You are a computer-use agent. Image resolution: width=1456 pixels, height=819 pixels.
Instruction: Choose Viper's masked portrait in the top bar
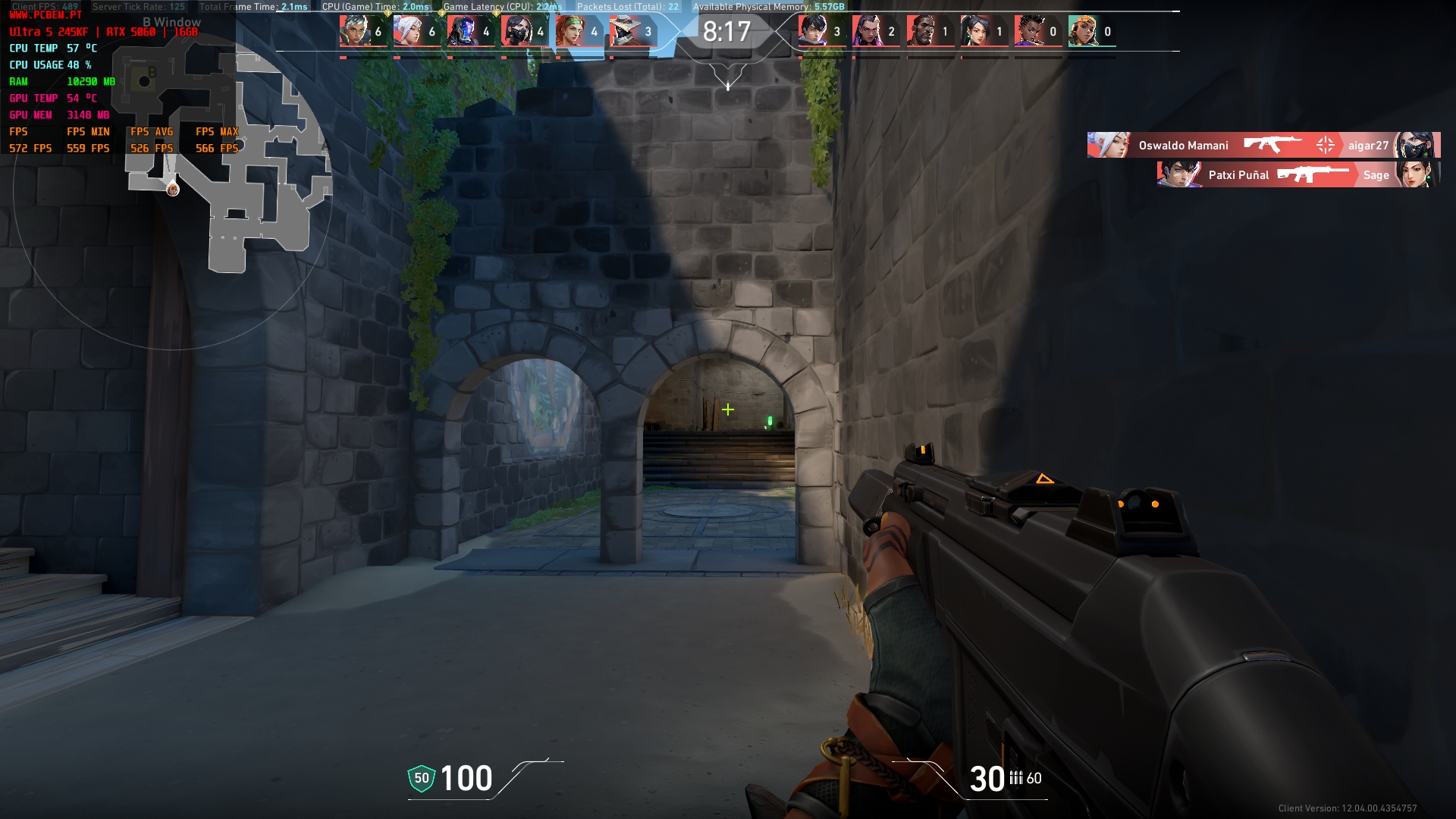pos(516,31)
